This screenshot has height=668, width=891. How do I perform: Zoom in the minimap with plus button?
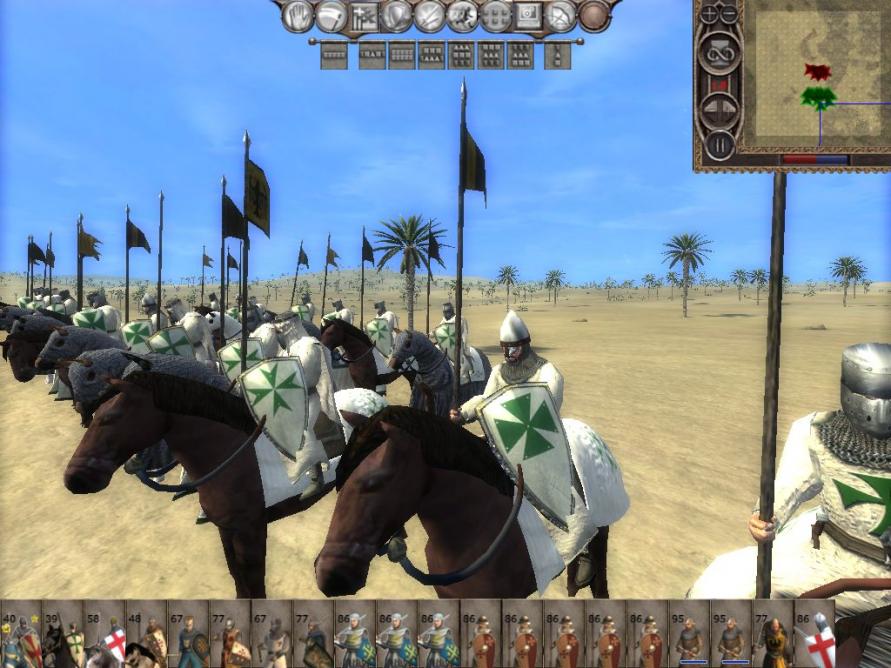[x=710, y=14]
